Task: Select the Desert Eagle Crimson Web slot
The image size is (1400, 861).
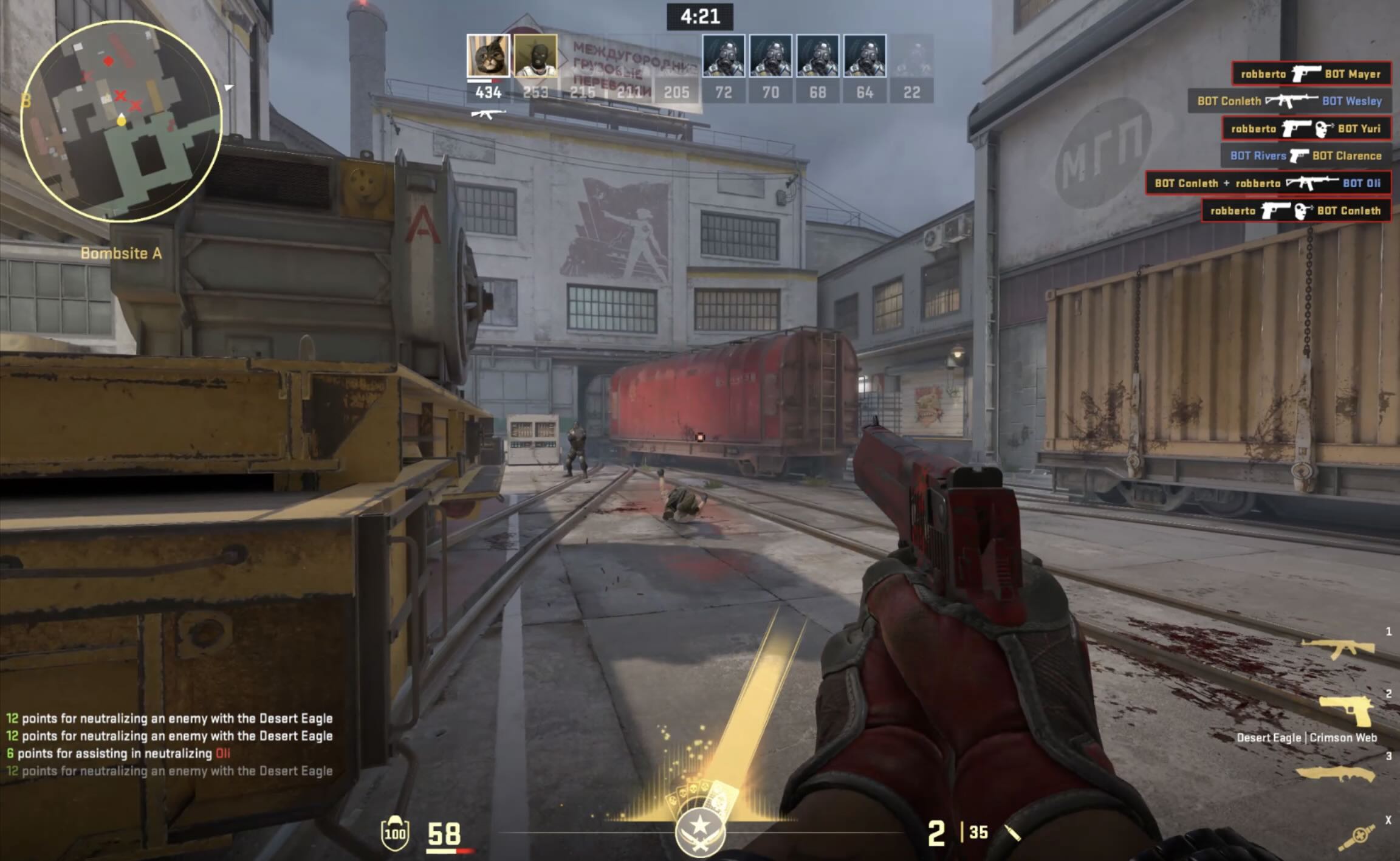Action: click(1345, 711)
